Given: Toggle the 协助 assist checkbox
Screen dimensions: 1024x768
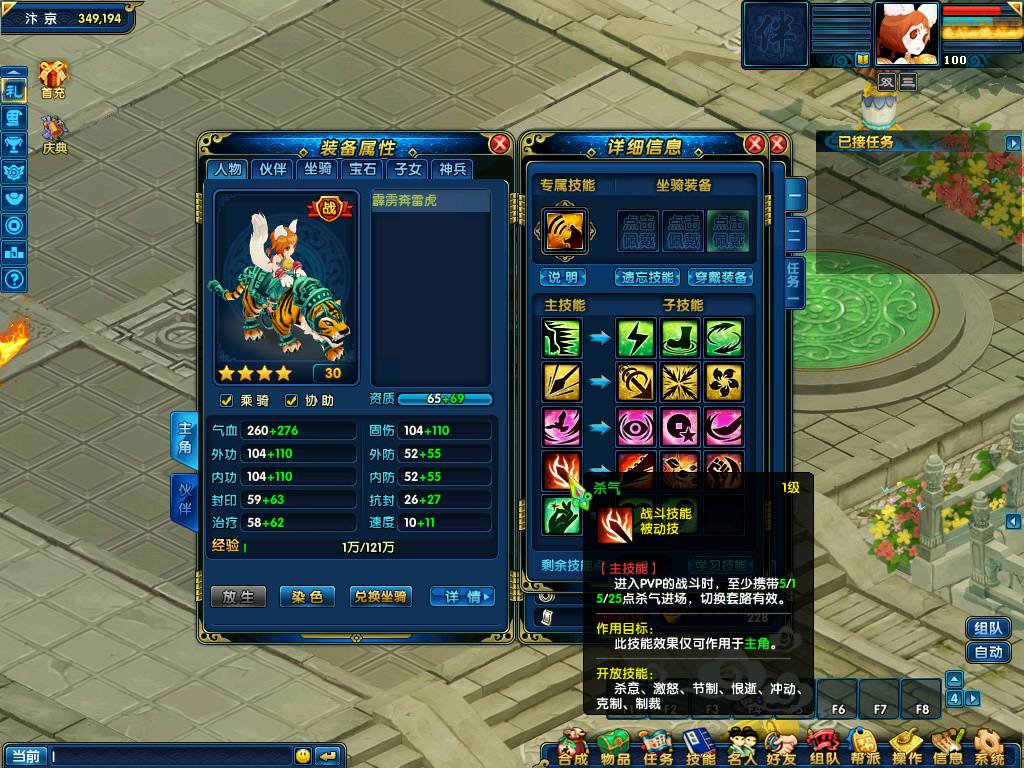Looking at the screenshot, I should [x=293, y=401].
